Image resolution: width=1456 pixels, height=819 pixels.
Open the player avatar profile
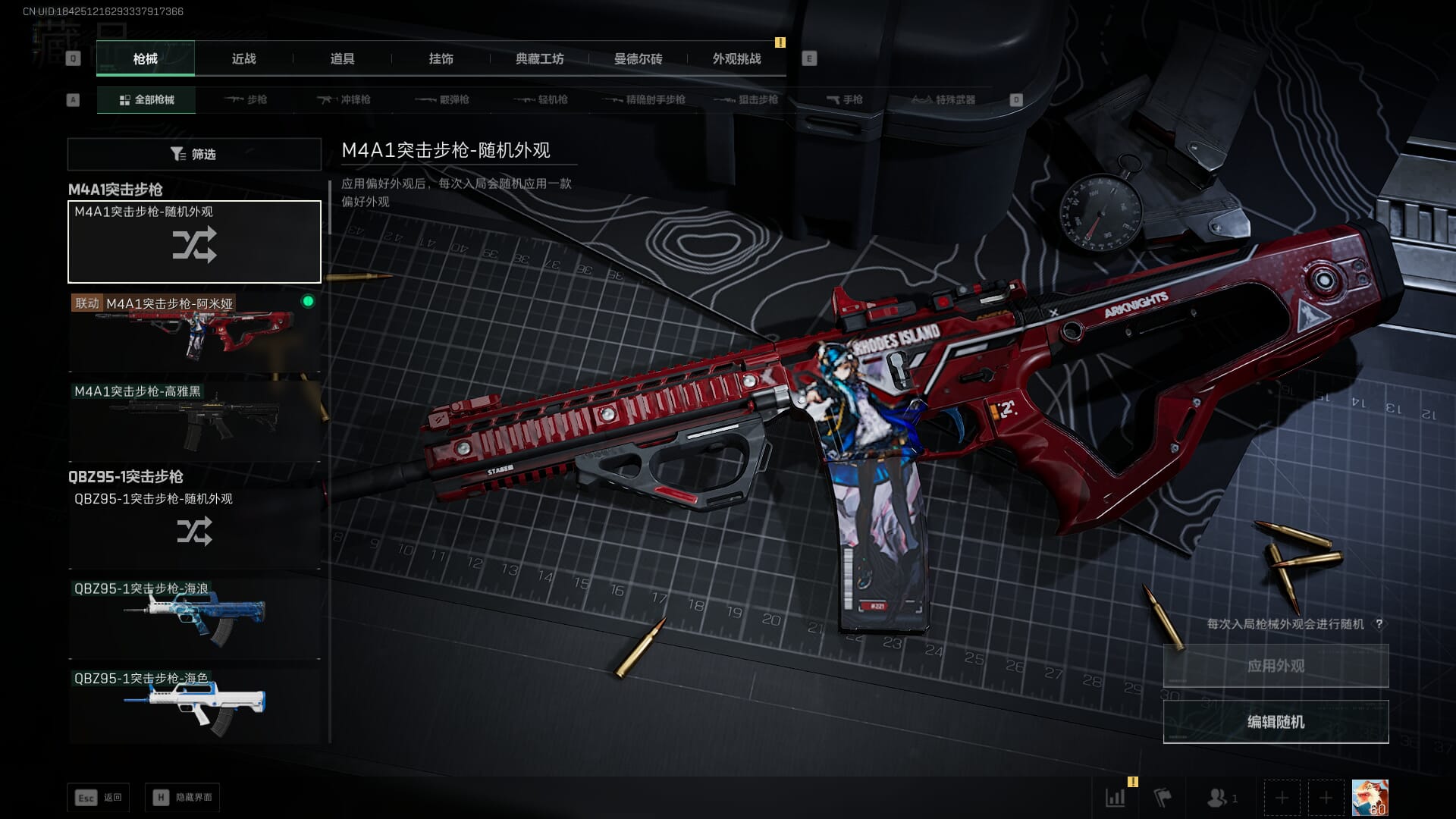(1370, 798)
